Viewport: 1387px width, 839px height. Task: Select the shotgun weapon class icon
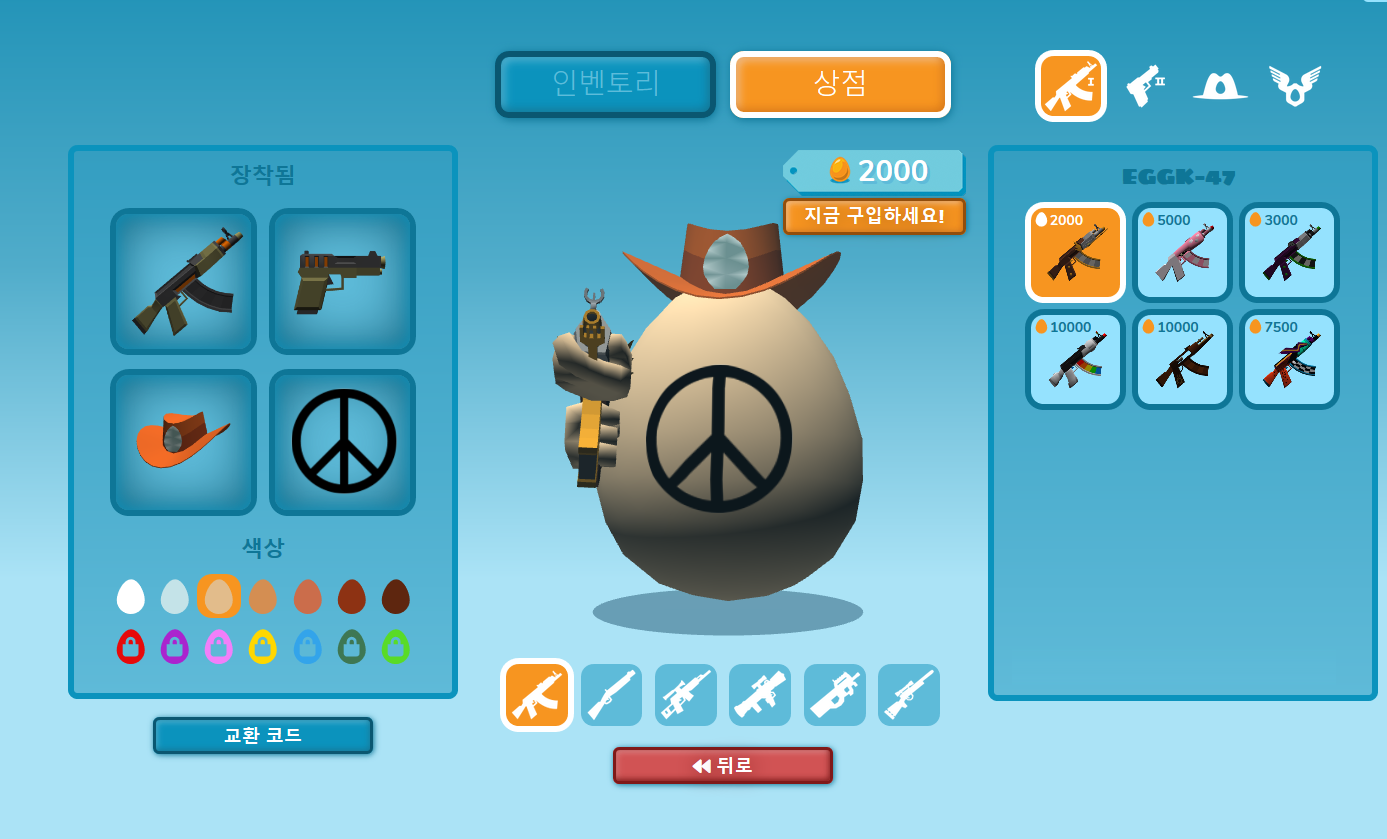tap(610, 694)
